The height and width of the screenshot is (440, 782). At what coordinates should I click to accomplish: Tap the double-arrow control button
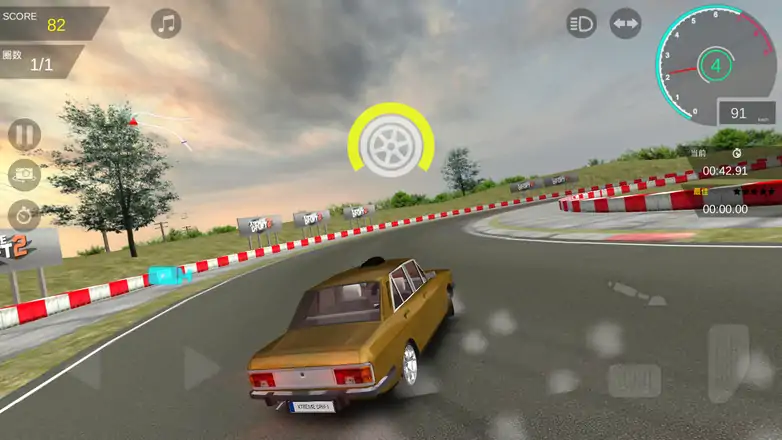coord(625,23)
